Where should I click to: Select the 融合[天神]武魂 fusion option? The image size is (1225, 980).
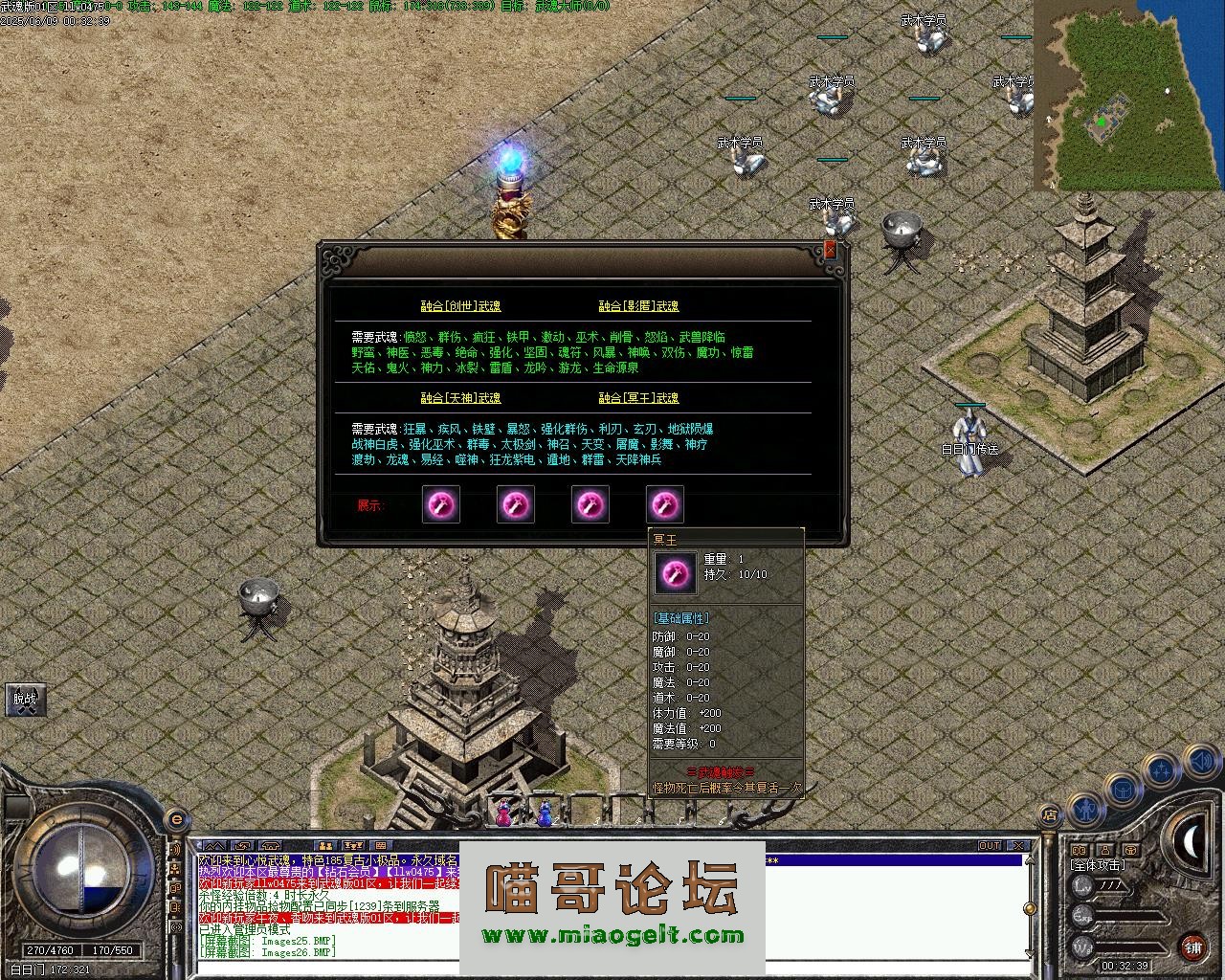point(460,398)
